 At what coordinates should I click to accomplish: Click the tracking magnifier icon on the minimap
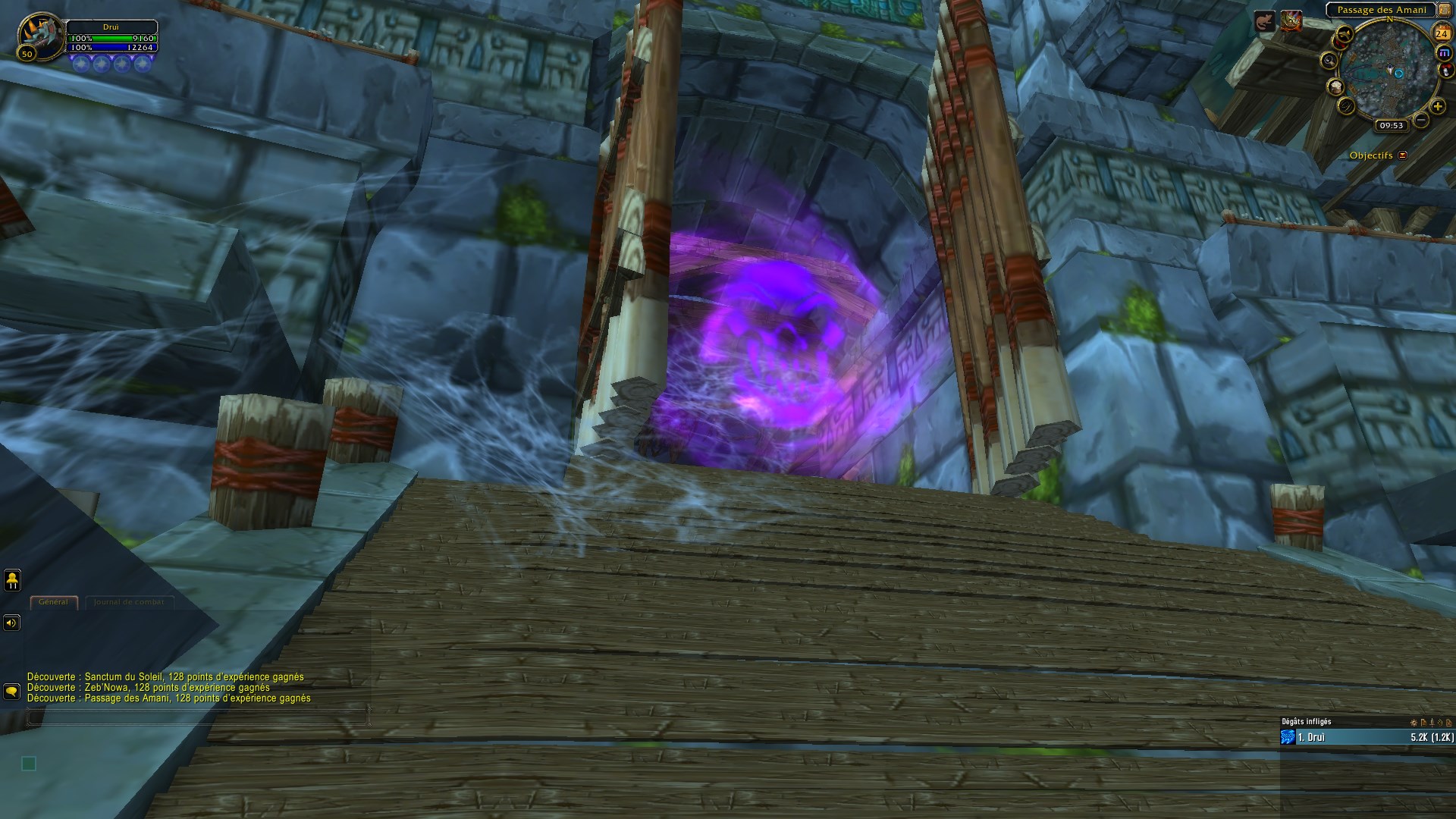pyautogui.click(x=1329, y=60)
